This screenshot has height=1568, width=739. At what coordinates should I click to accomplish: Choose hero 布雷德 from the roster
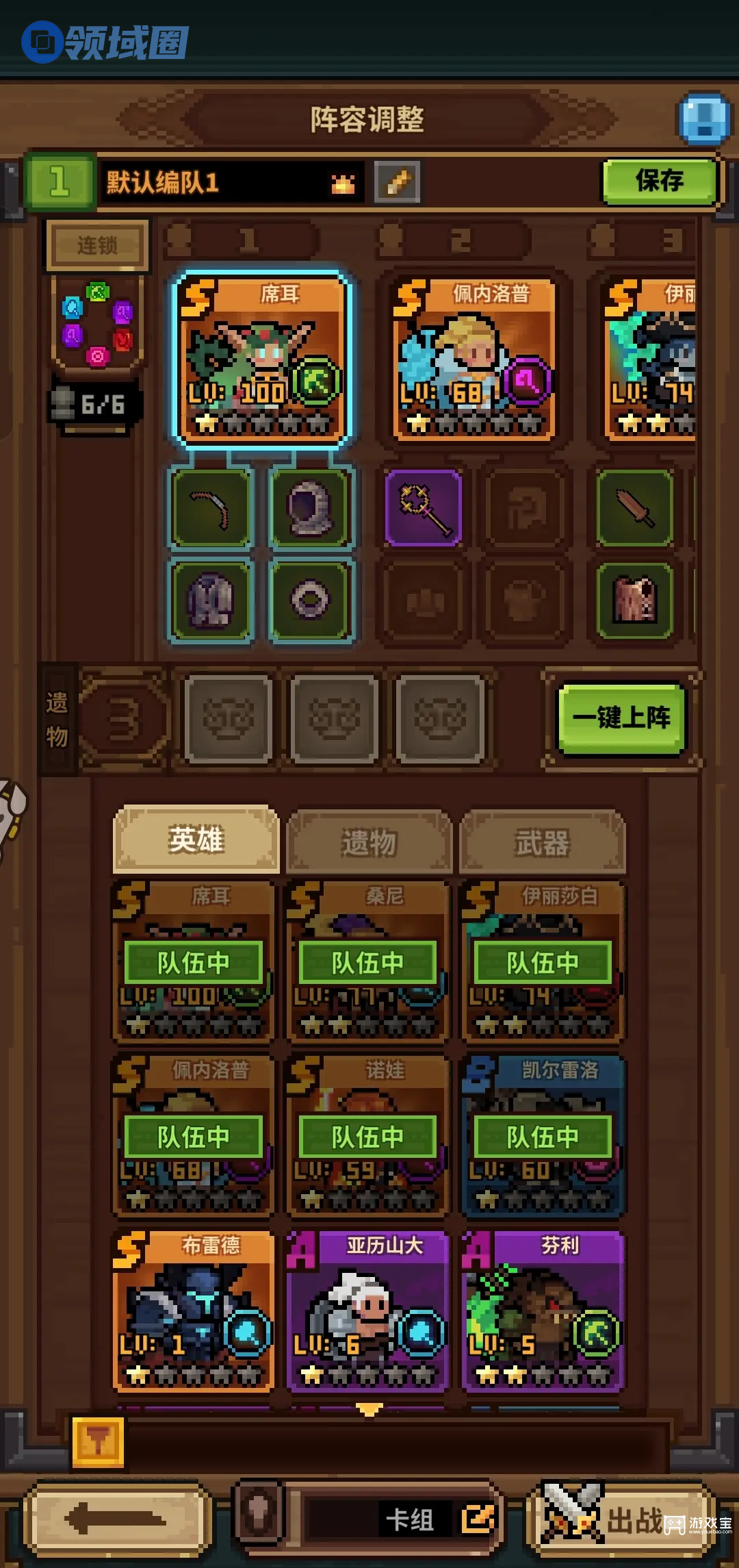(194, 1311)
